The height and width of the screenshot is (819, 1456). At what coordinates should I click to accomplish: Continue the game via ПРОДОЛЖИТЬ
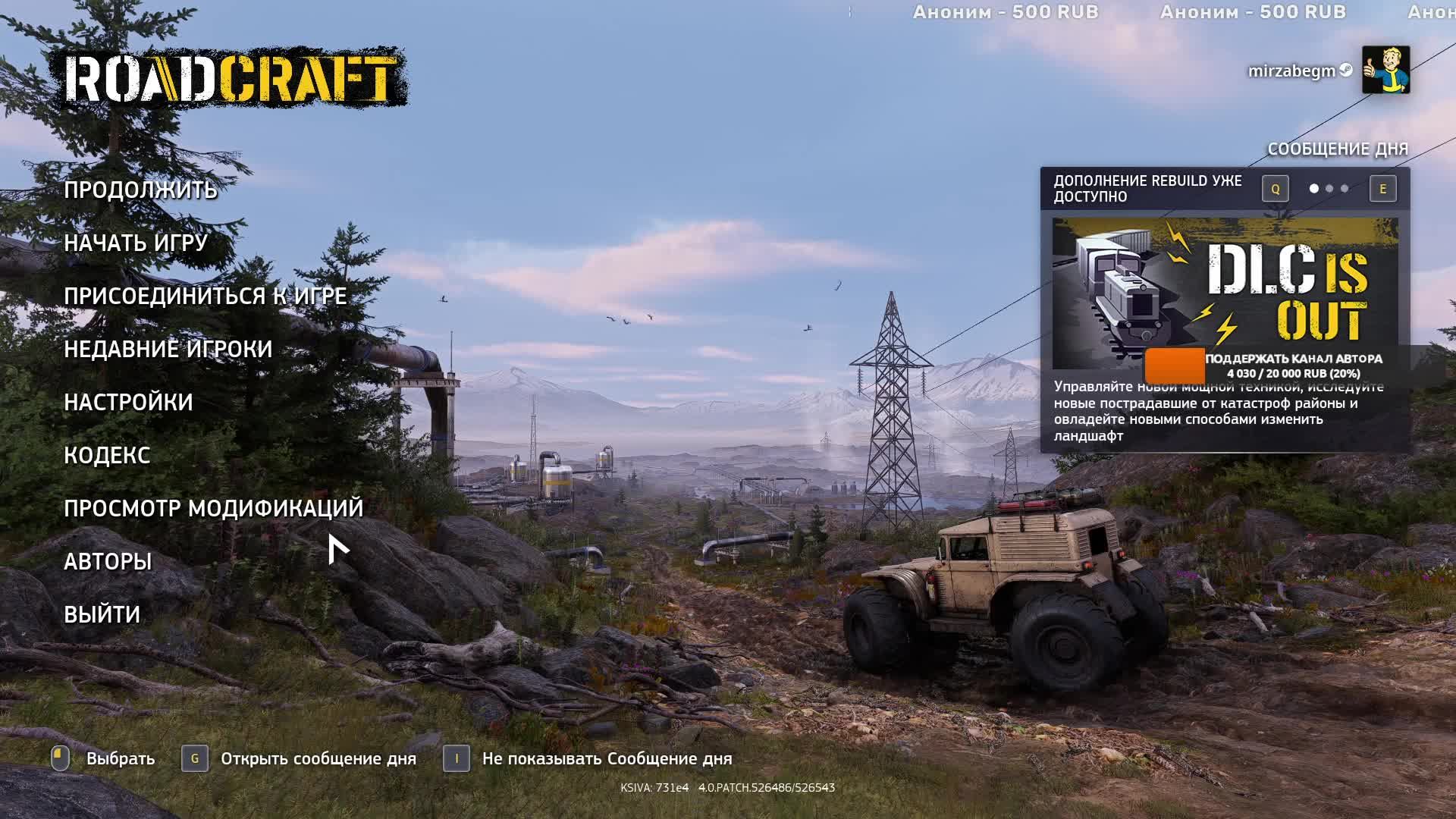point(140,190)
